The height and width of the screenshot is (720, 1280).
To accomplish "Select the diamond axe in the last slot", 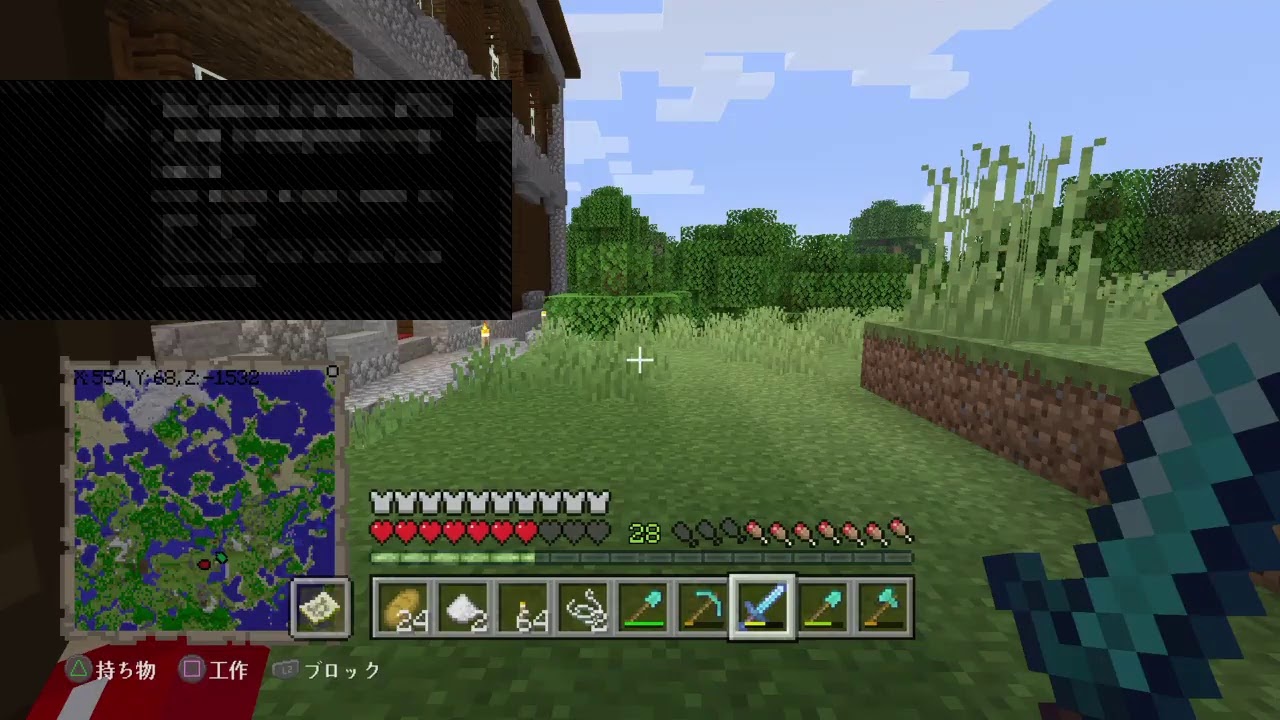I will tap(884, 607).
